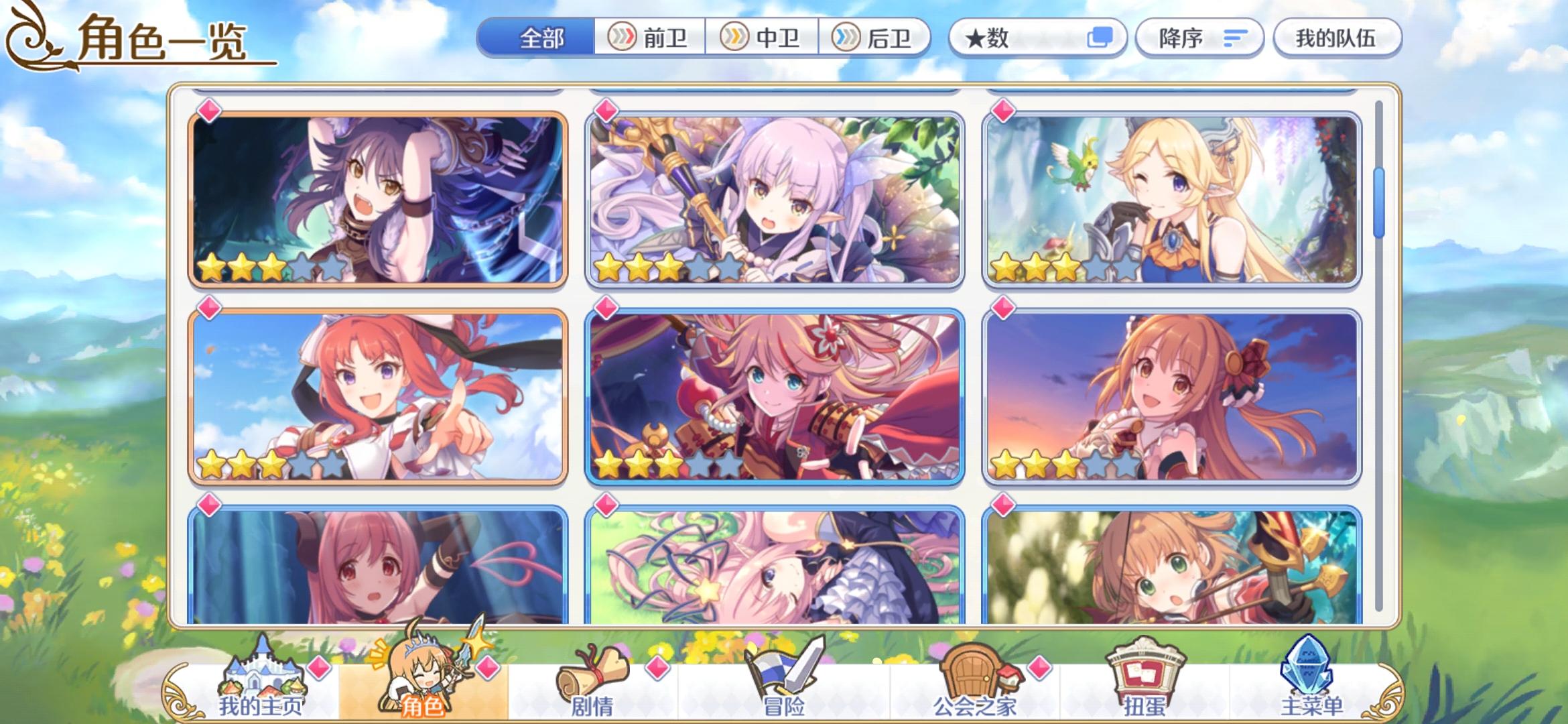
Task: Switch filter to 后卫 rearguard
Action: tap(872, 38)
